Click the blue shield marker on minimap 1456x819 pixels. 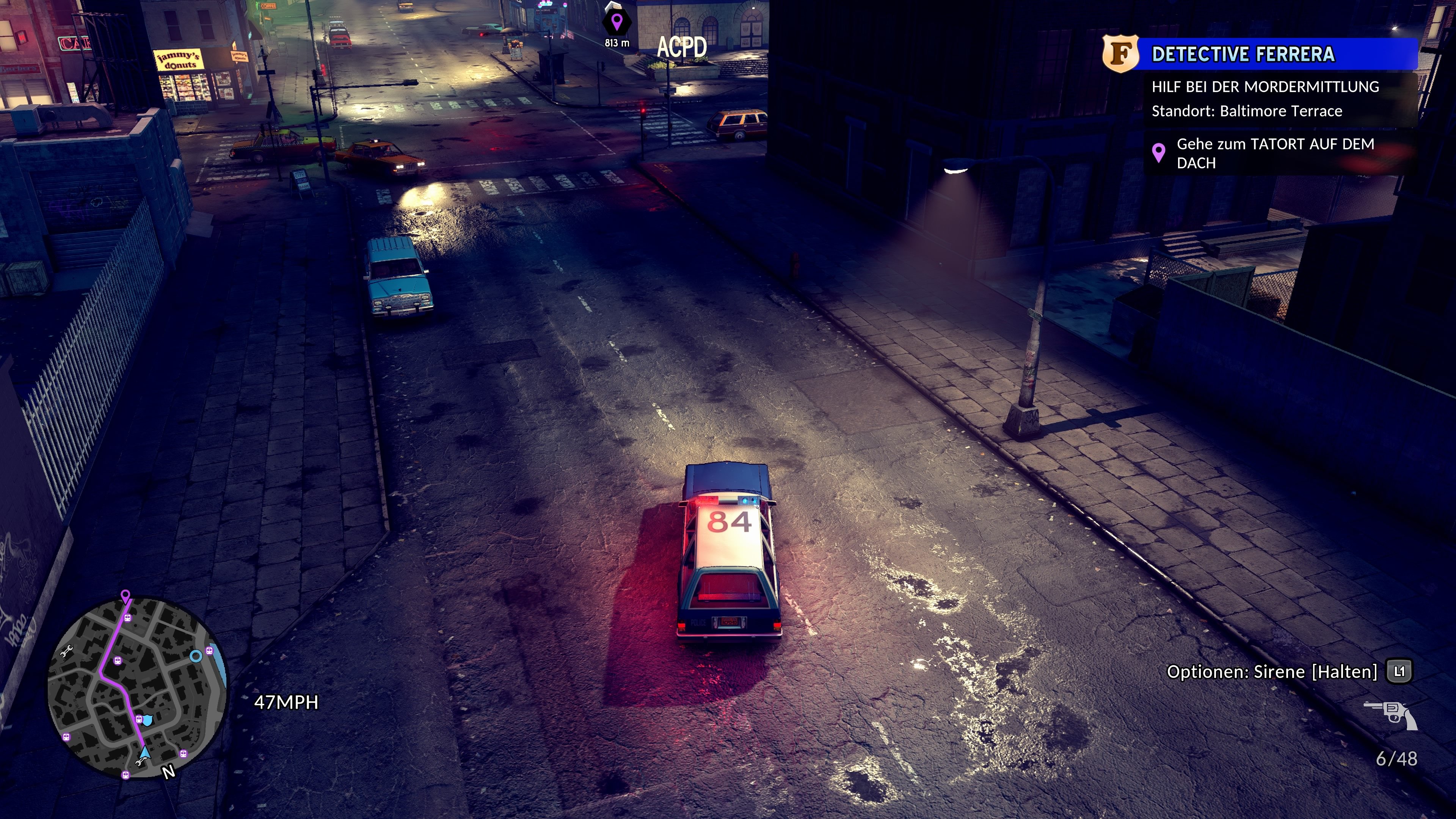coord(147,720)
